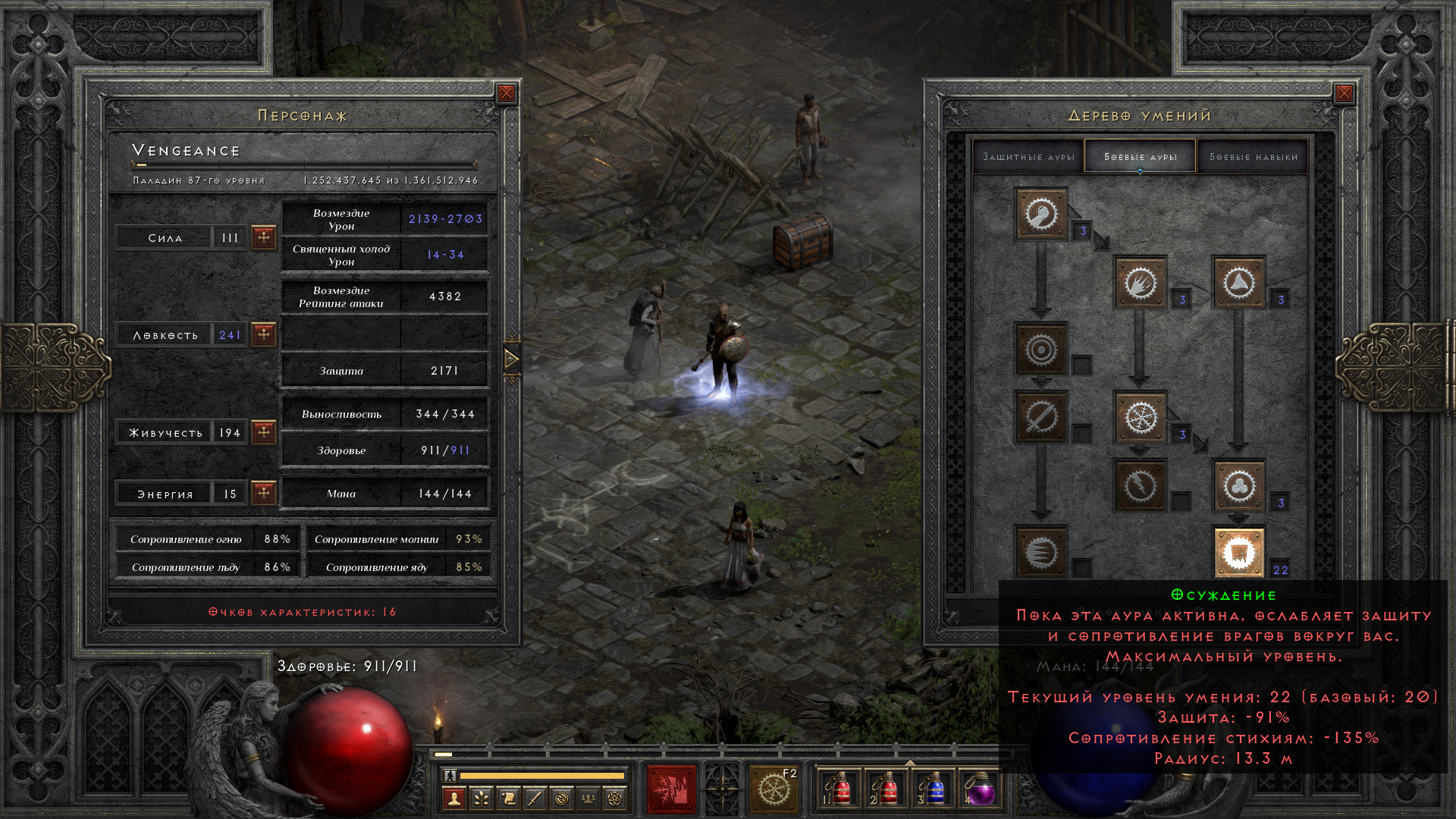
Task: Add a point to Ловкость
Action: tap(263, 334)
